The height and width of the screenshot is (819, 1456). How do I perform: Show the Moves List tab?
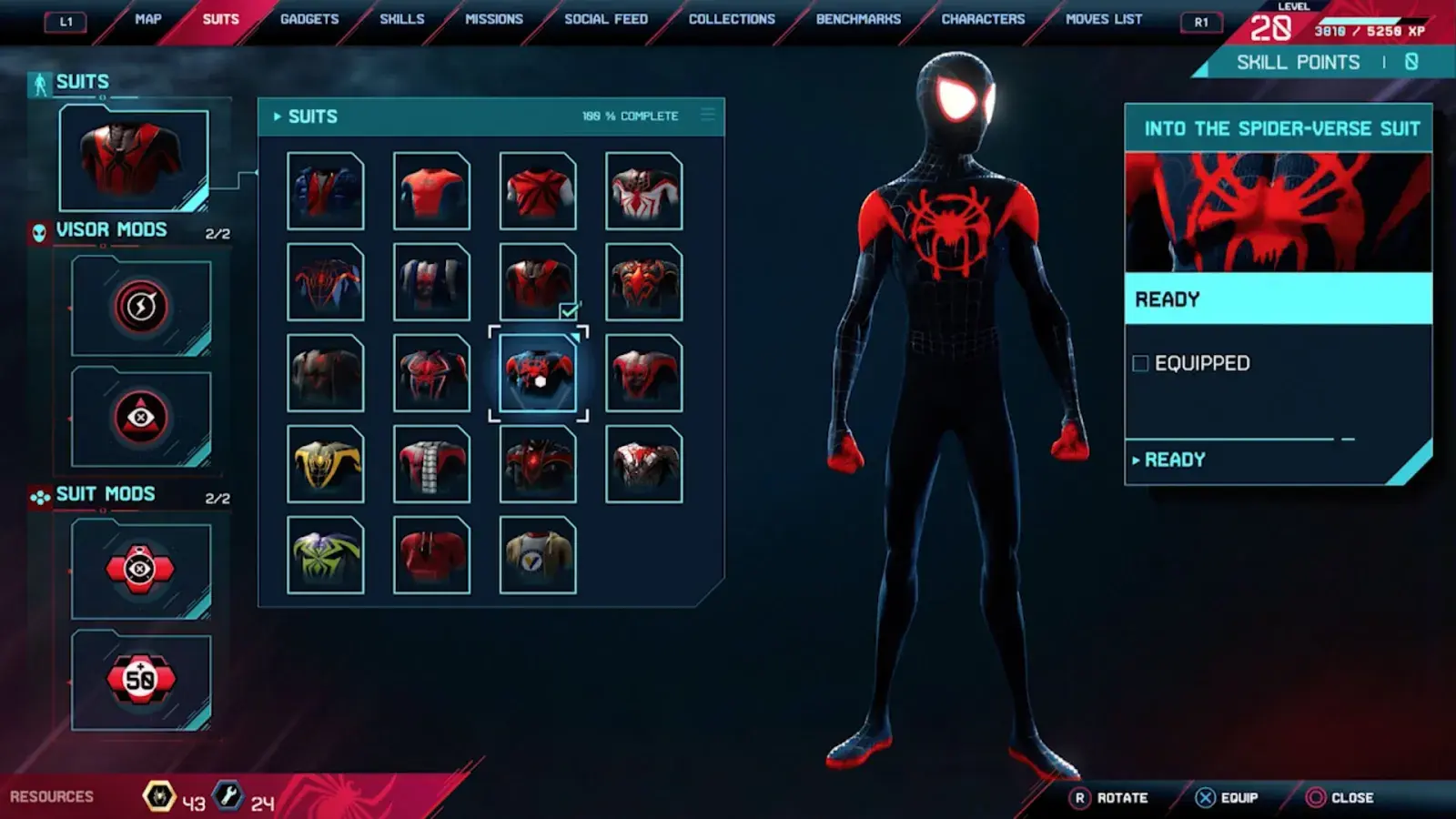click(1104, 19)
